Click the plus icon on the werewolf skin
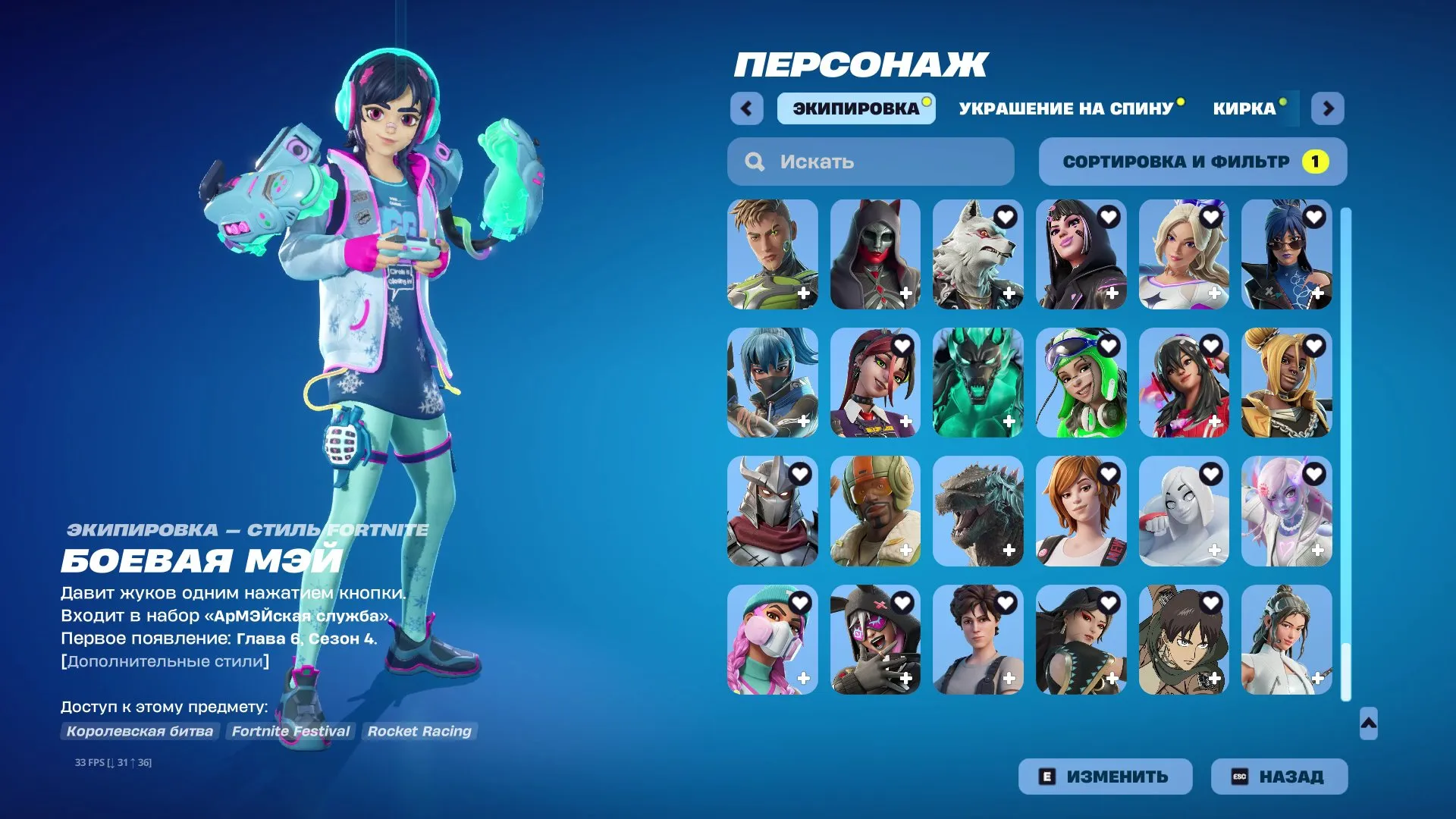Viewport: 1456px width, 819px height. click(x=1009, y=293)
